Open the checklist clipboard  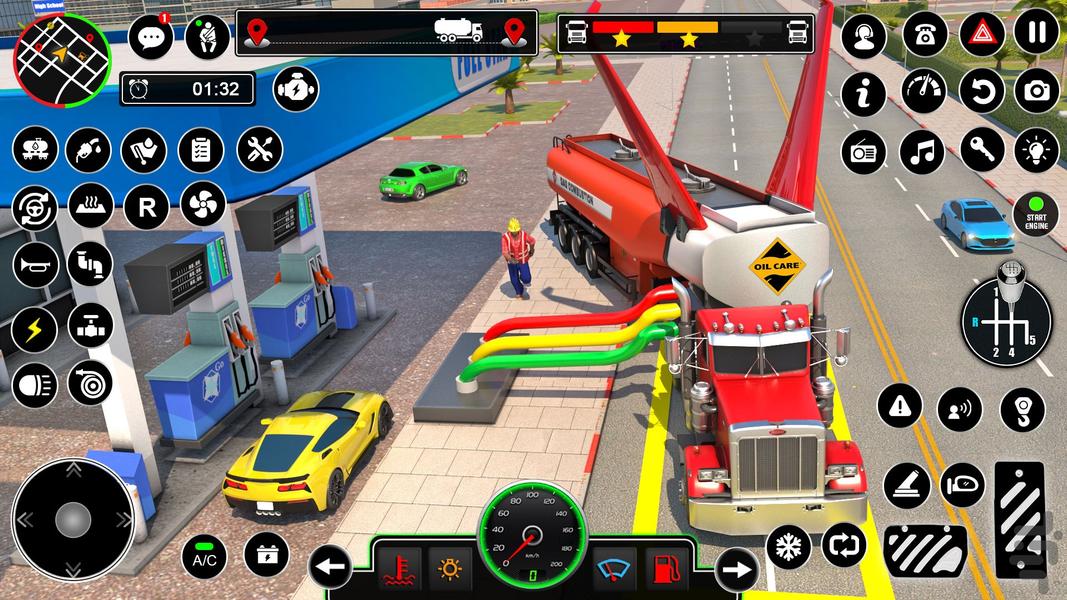click(x=201, y=151)
